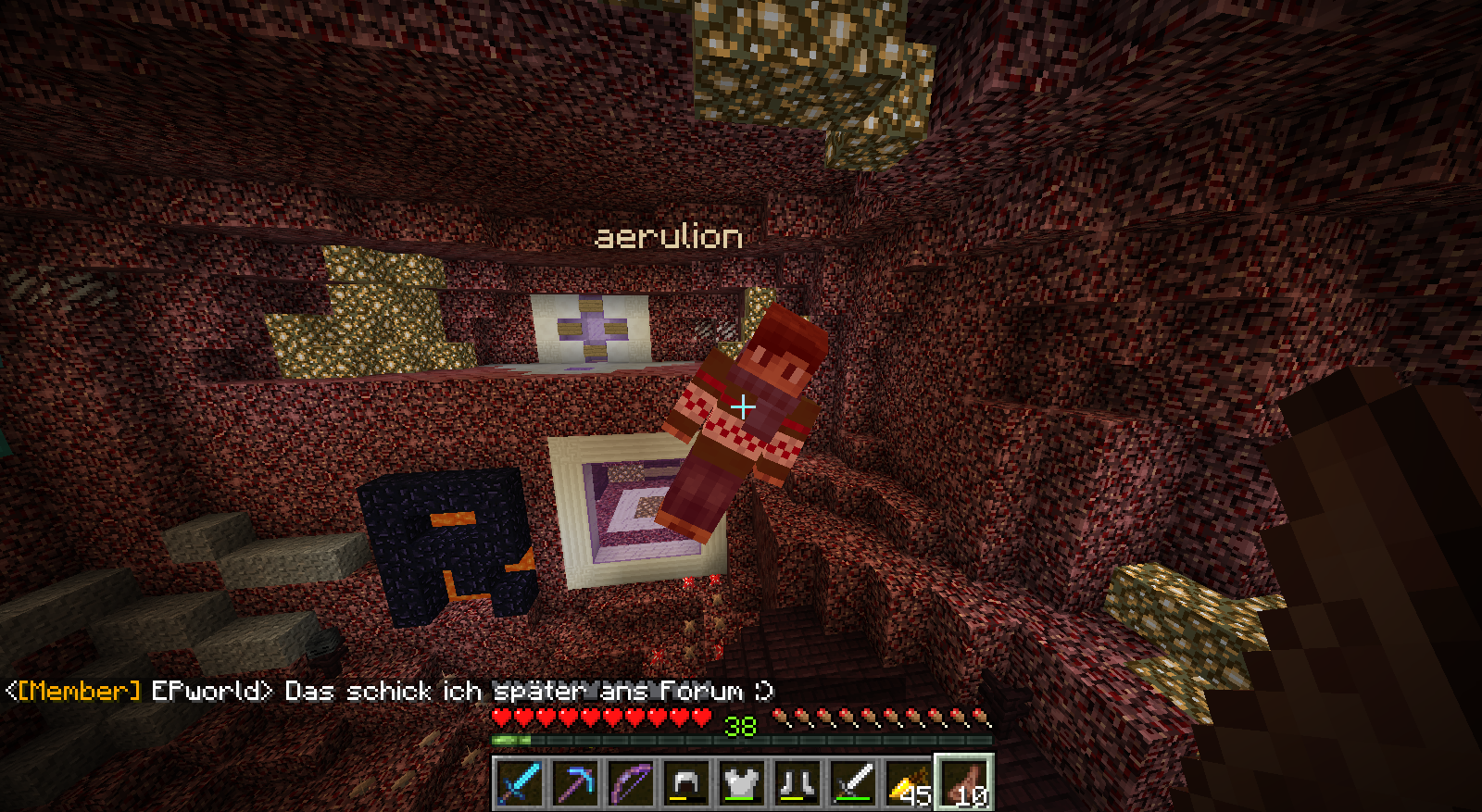Select the iron boots hotbar slot
The width and height of the screenshot is (1482, 812).
click(x=798, y=782)
